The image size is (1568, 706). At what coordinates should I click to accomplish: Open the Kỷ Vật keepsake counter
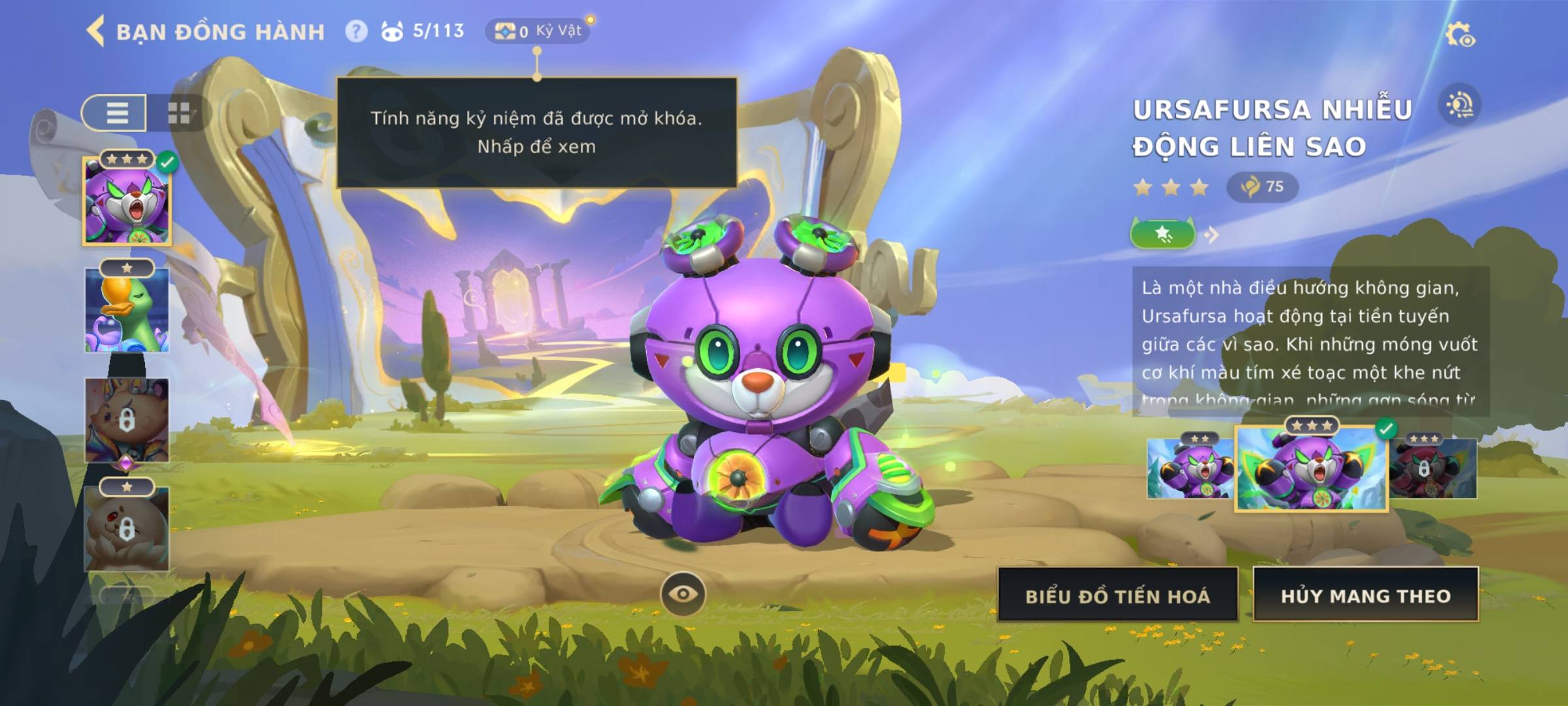click(538, 31)
